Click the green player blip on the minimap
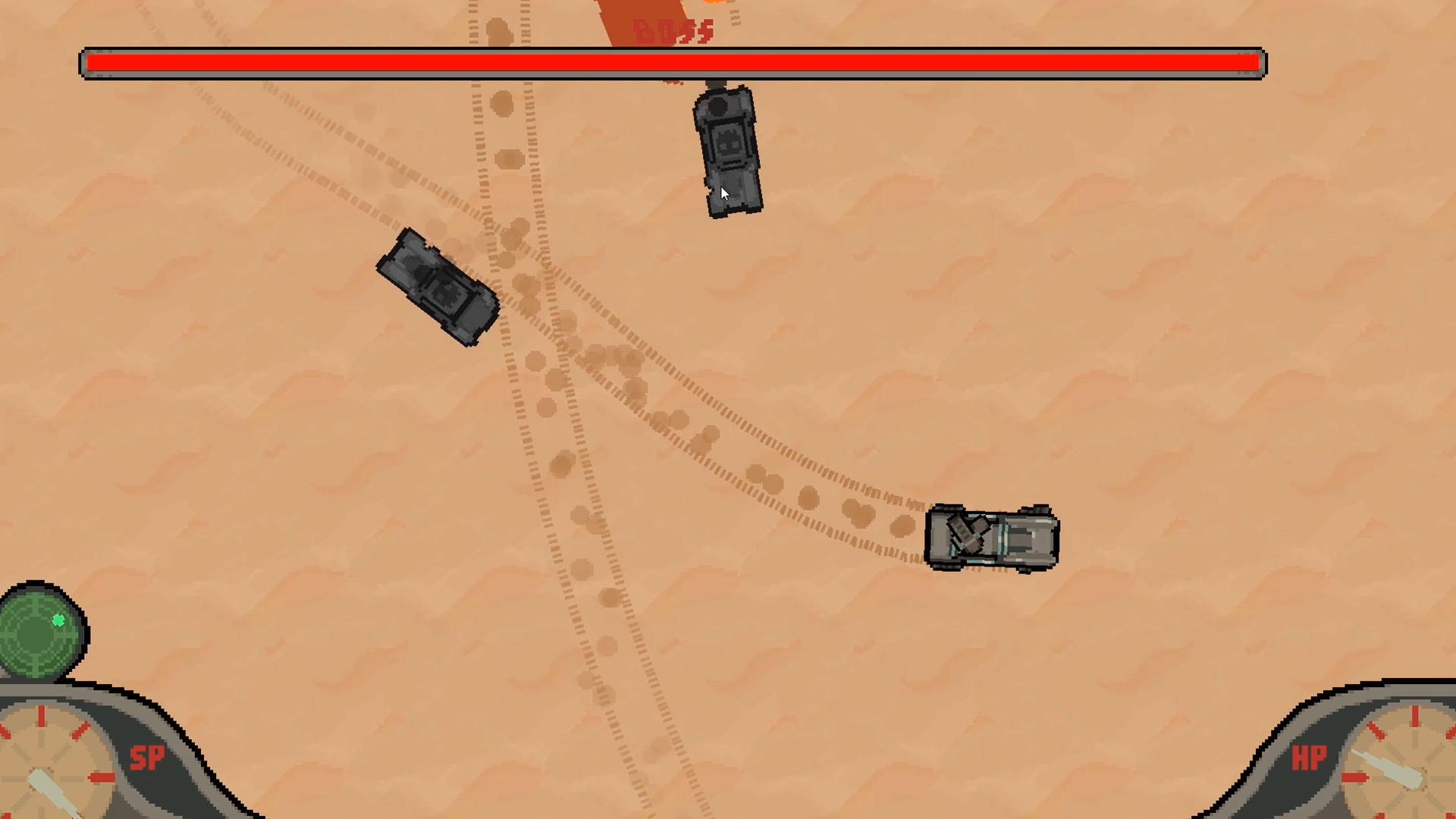Screen dimensions: 1456x819 tap(58, 620)
